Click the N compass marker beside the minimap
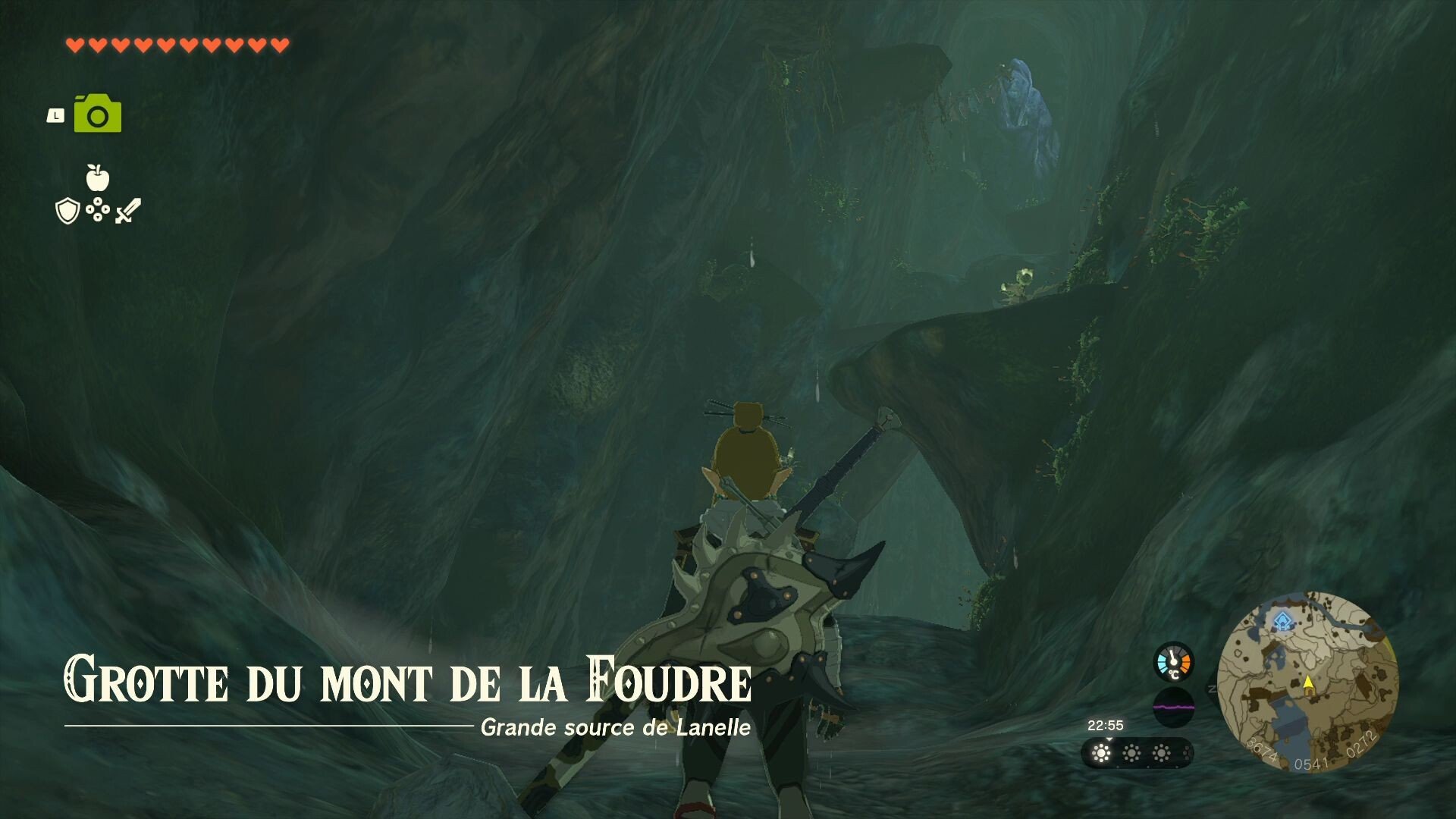Screen dimensions: 1456x819 tap(1210, 688)
